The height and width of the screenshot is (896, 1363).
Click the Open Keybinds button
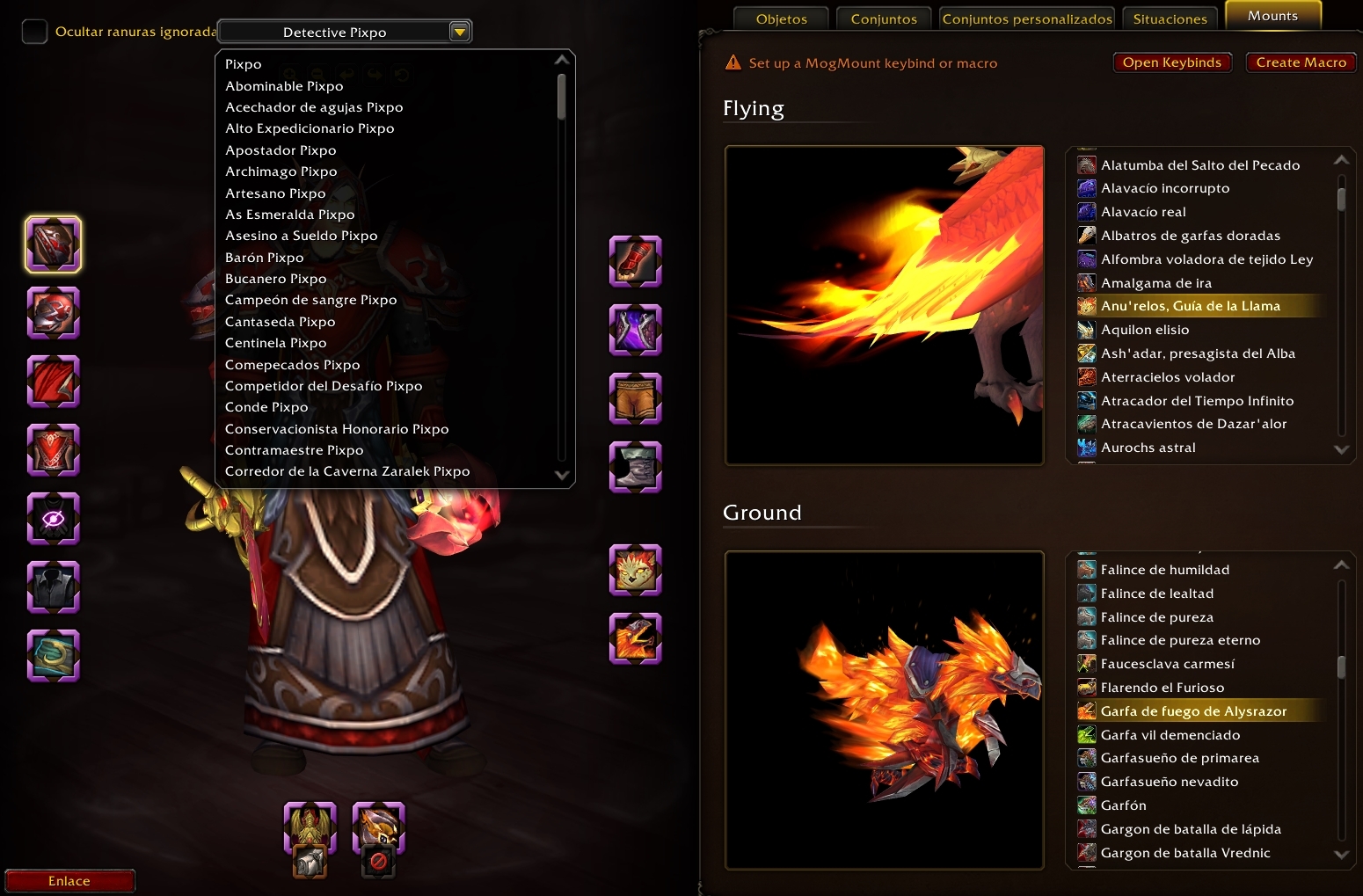[1171, 62]
